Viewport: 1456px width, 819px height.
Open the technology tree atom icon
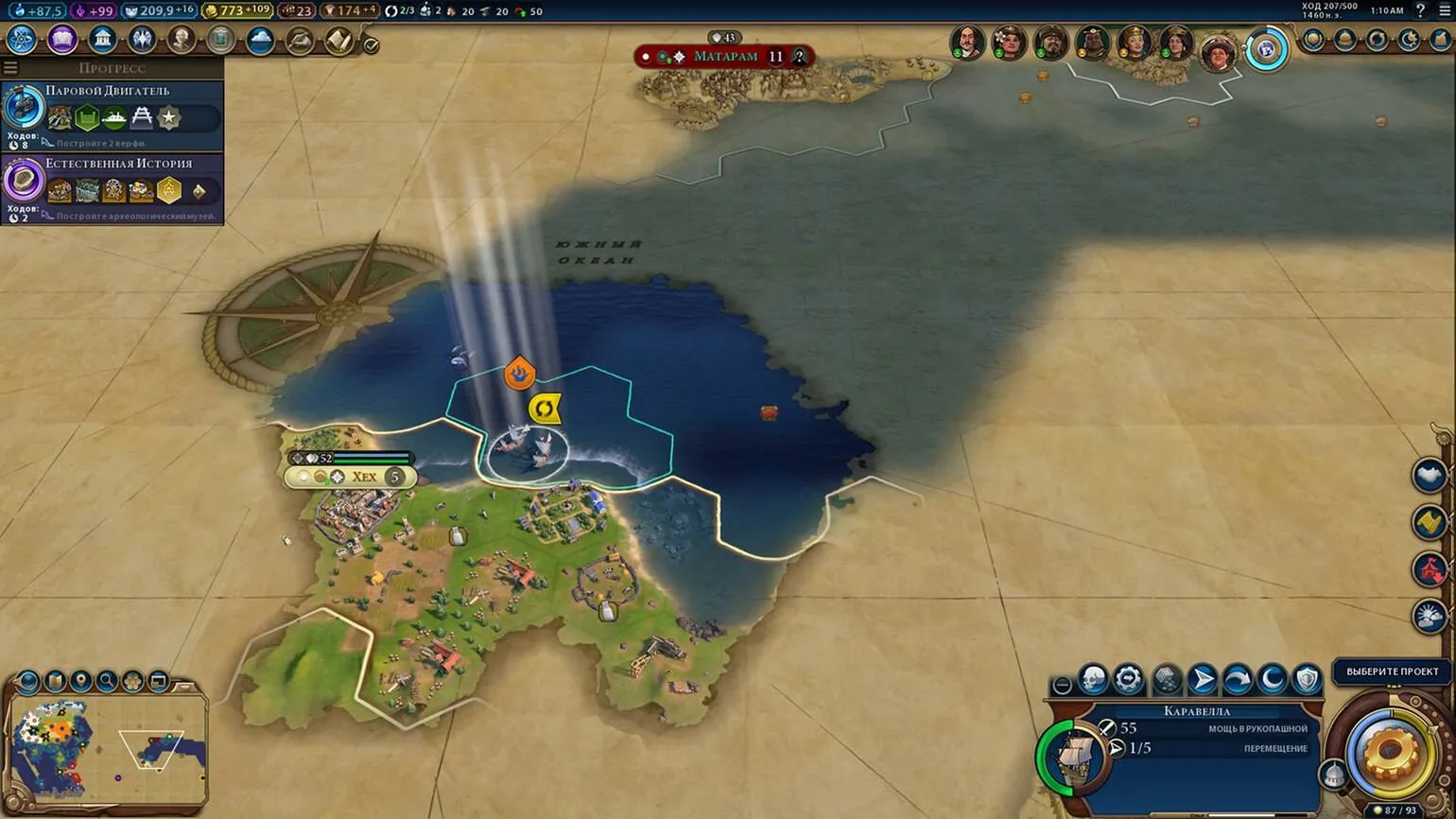[22, 40]
